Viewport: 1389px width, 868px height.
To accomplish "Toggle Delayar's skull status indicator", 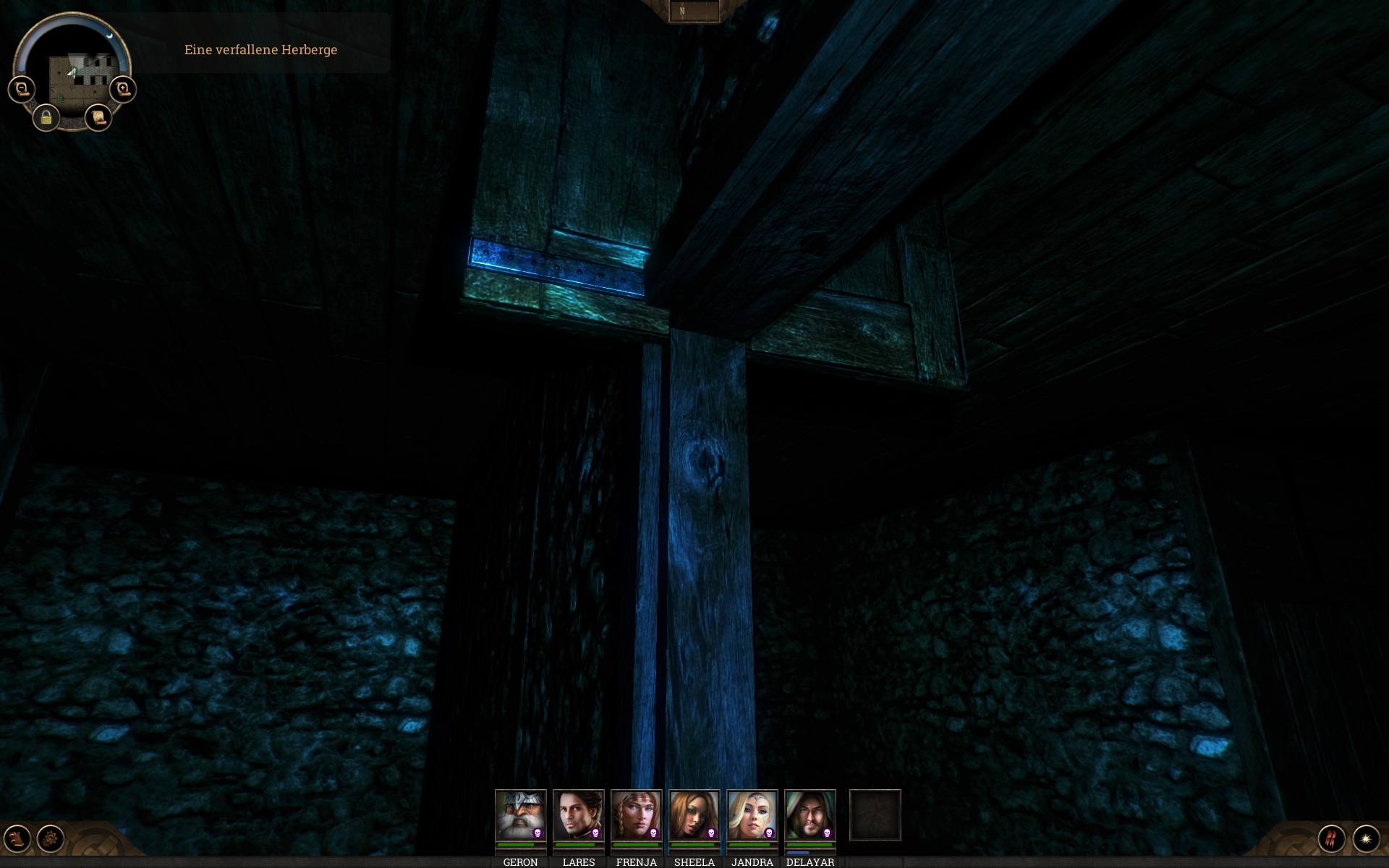I will [826, 833].
